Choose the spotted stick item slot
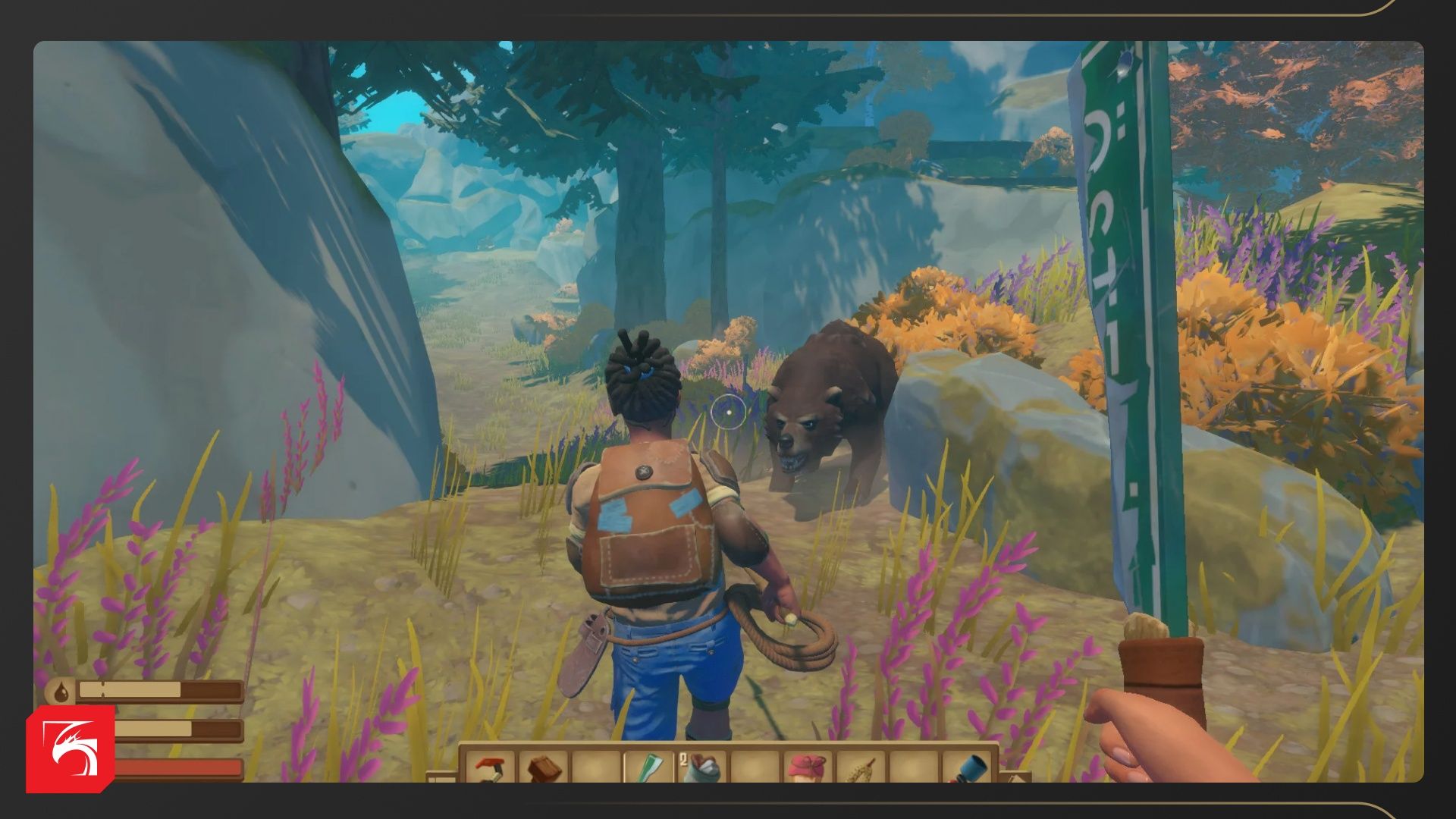Image resolution: width=1456 pixels, height=819 pixels. pos(860,767)
